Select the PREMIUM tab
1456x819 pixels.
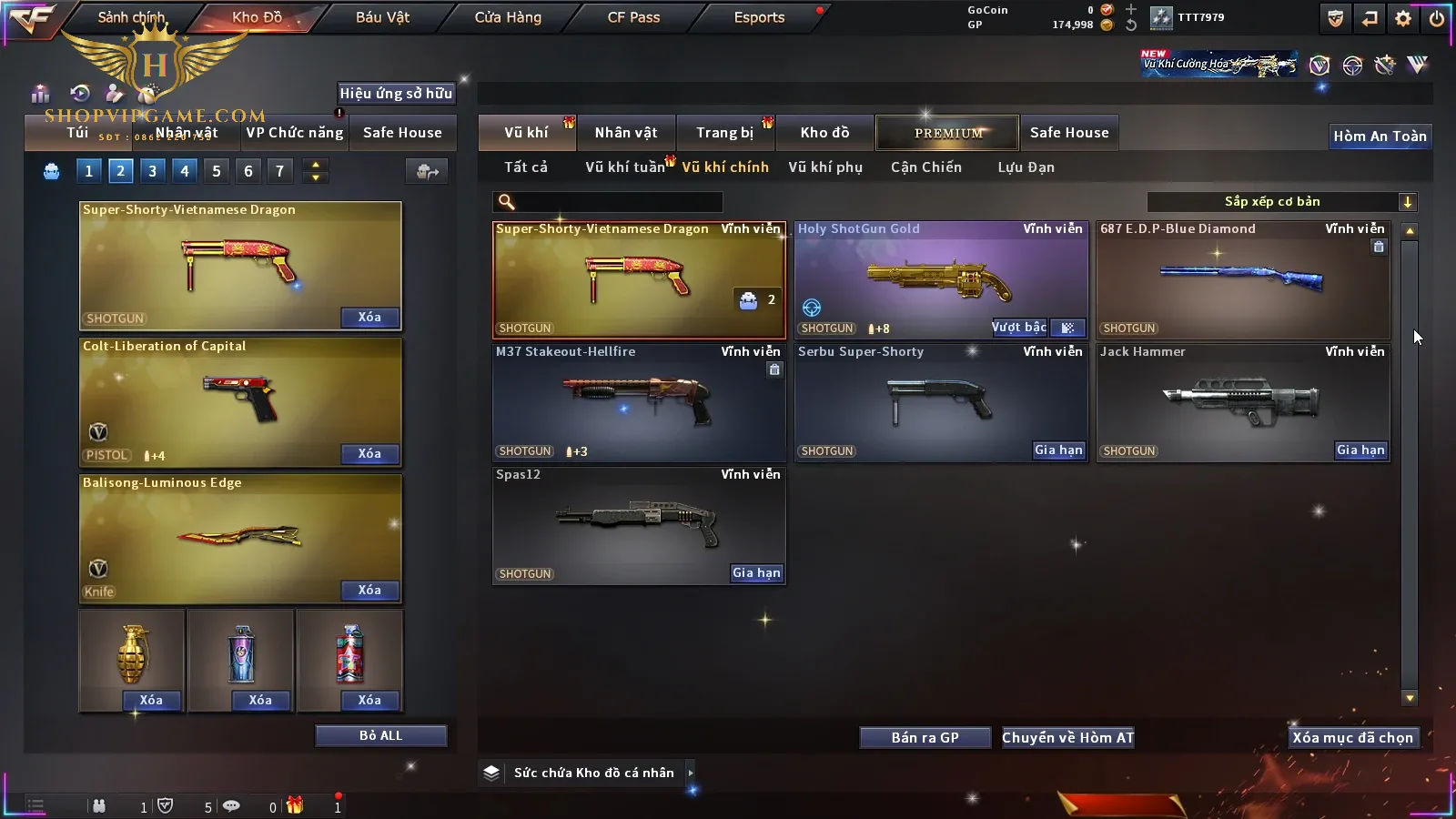click(x=948, y=133)
